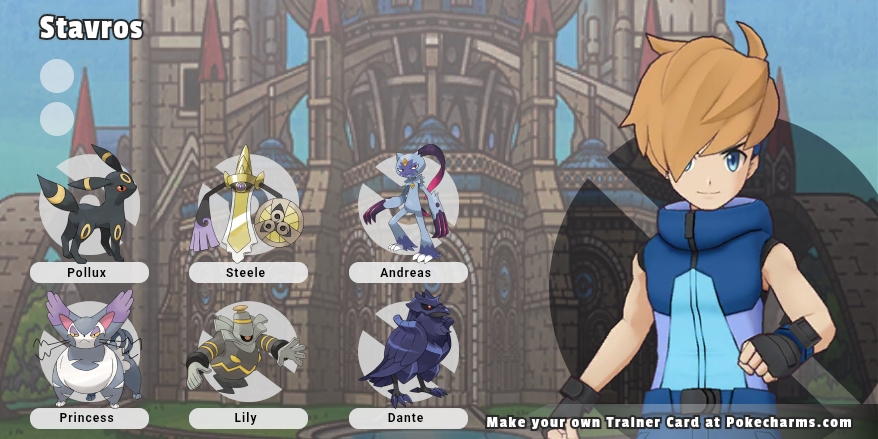Click the Lily name plate

pos(248,418)
